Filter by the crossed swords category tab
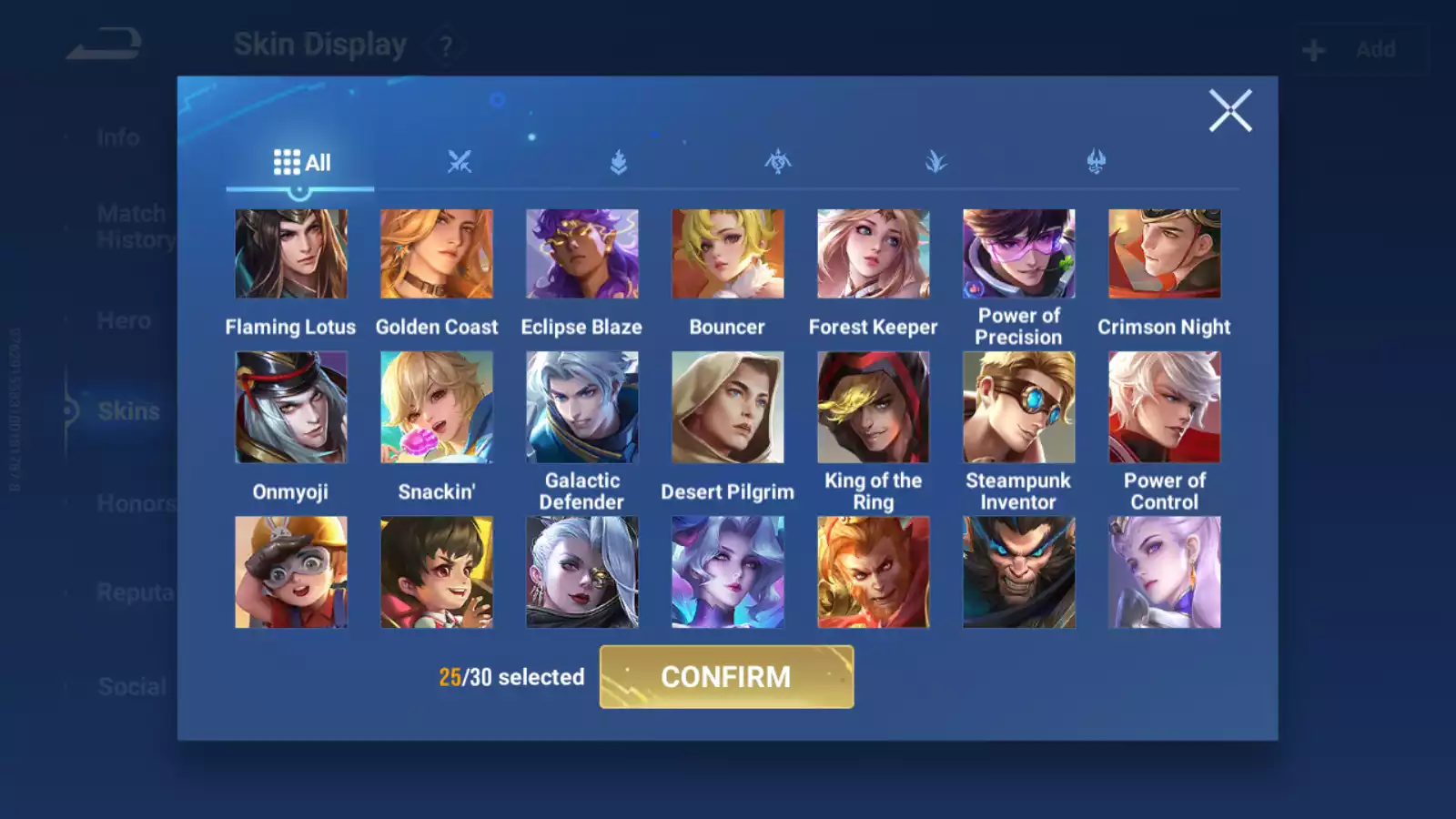Screen dimensions: 1456x819 point(460,163)
